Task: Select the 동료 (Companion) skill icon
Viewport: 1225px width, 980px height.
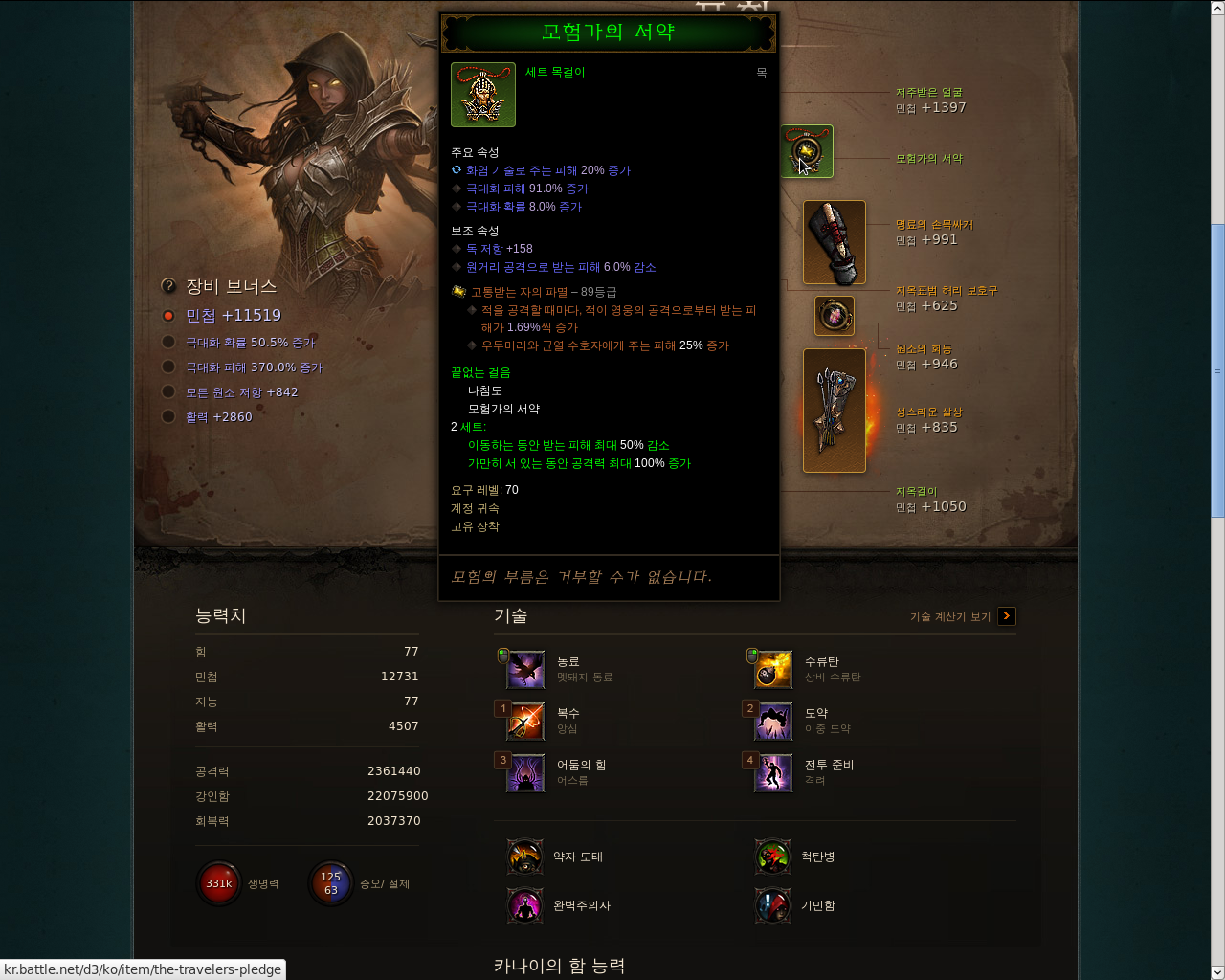Action: click(524, 669)
